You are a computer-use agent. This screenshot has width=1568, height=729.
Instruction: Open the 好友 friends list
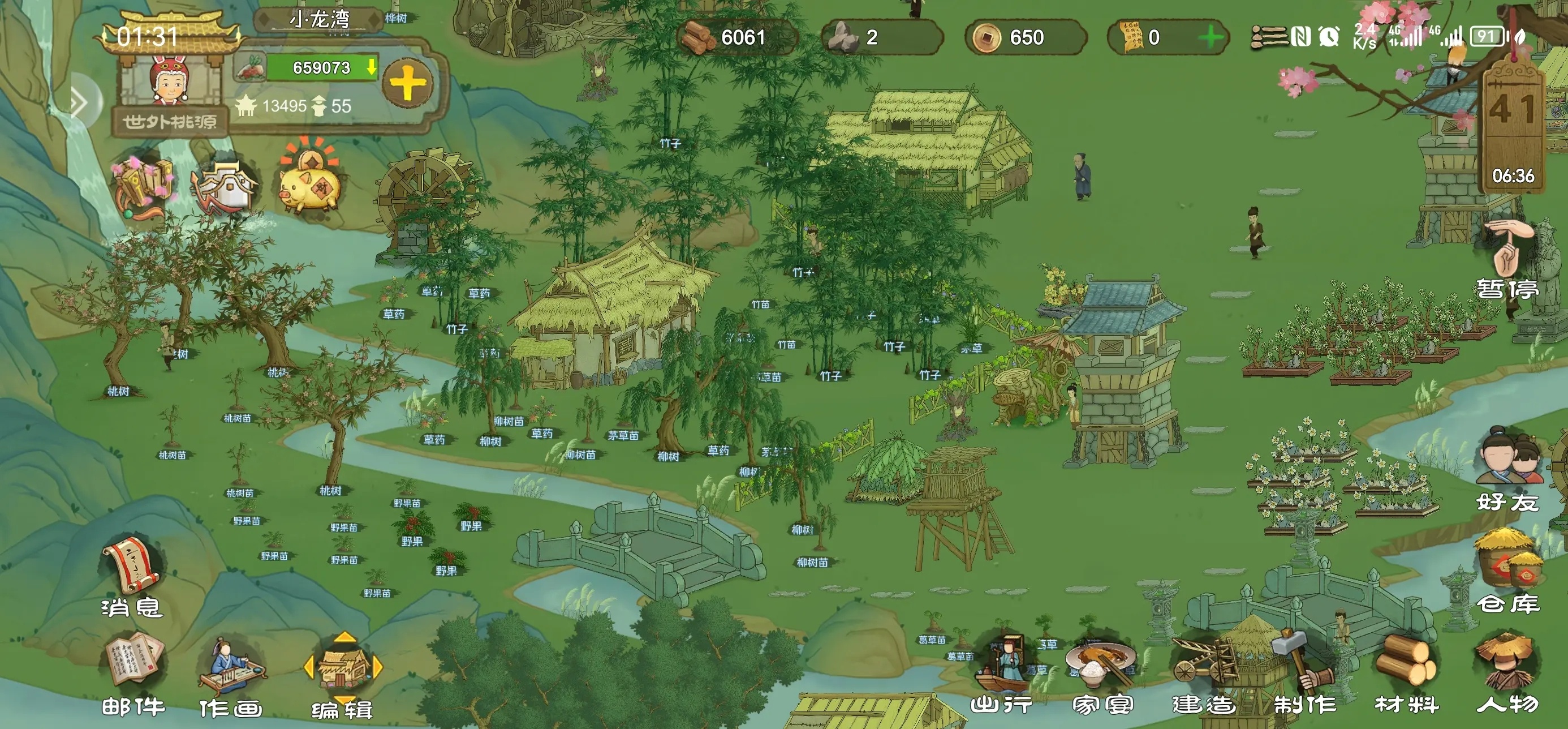pos(1507,469)
